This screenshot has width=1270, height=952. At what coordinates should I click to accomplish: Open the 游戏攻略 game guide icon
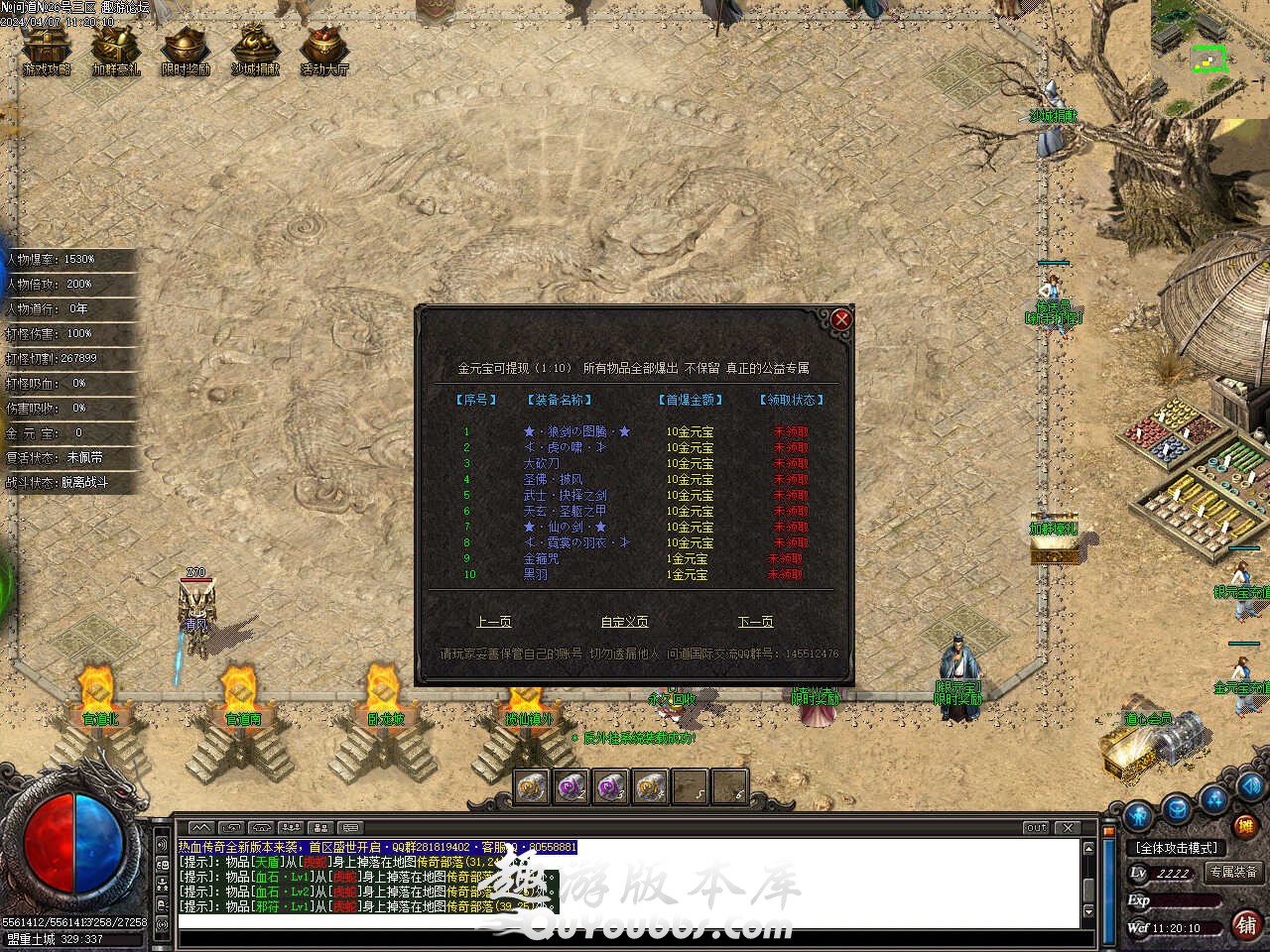point(47,50)
